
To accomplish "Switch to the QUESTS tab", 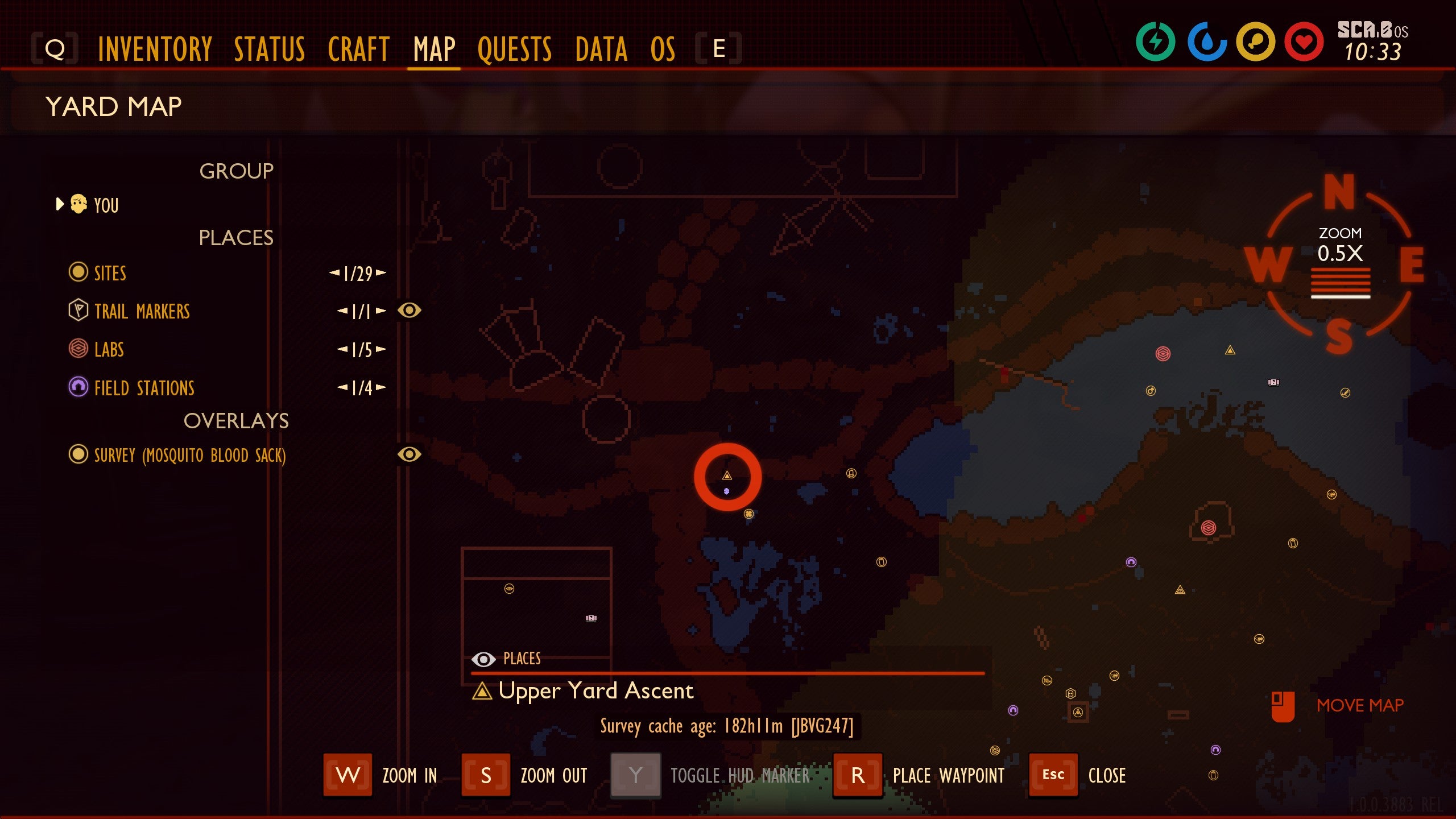I will 514,49.
